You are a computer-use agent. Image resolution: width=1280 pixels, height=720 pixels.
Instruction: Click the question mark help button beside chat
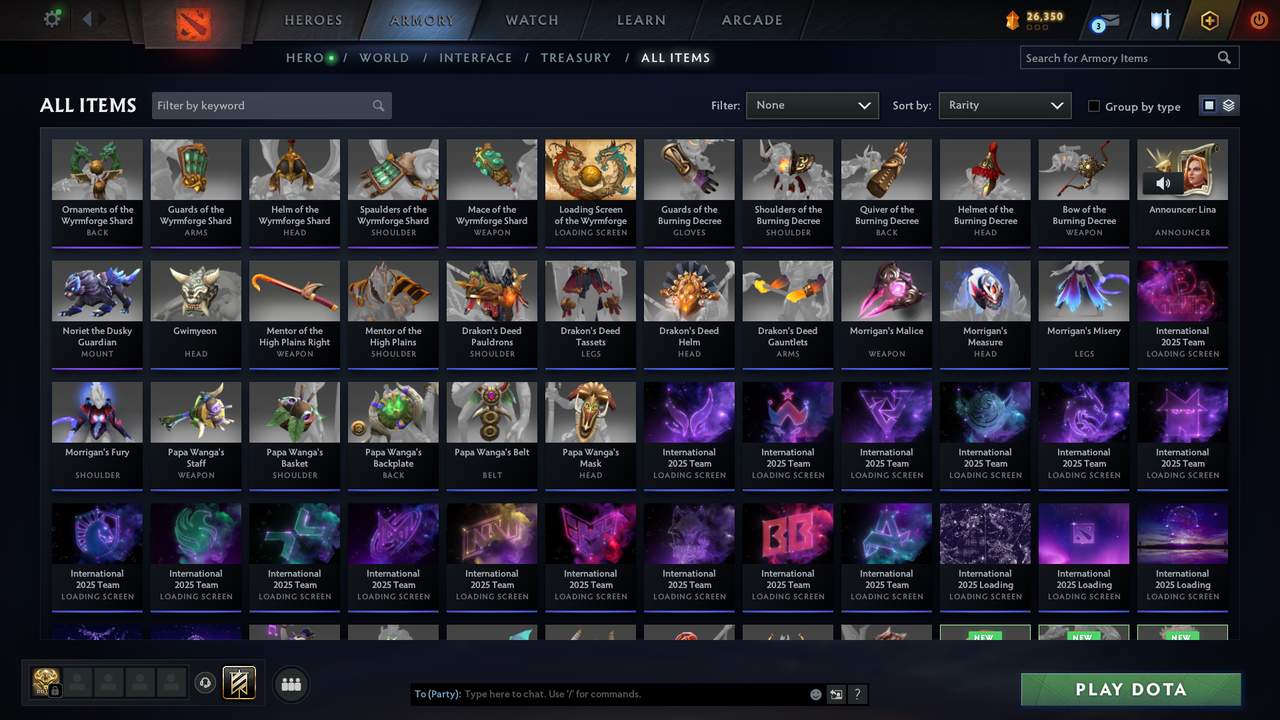click(x=858, y=693)
